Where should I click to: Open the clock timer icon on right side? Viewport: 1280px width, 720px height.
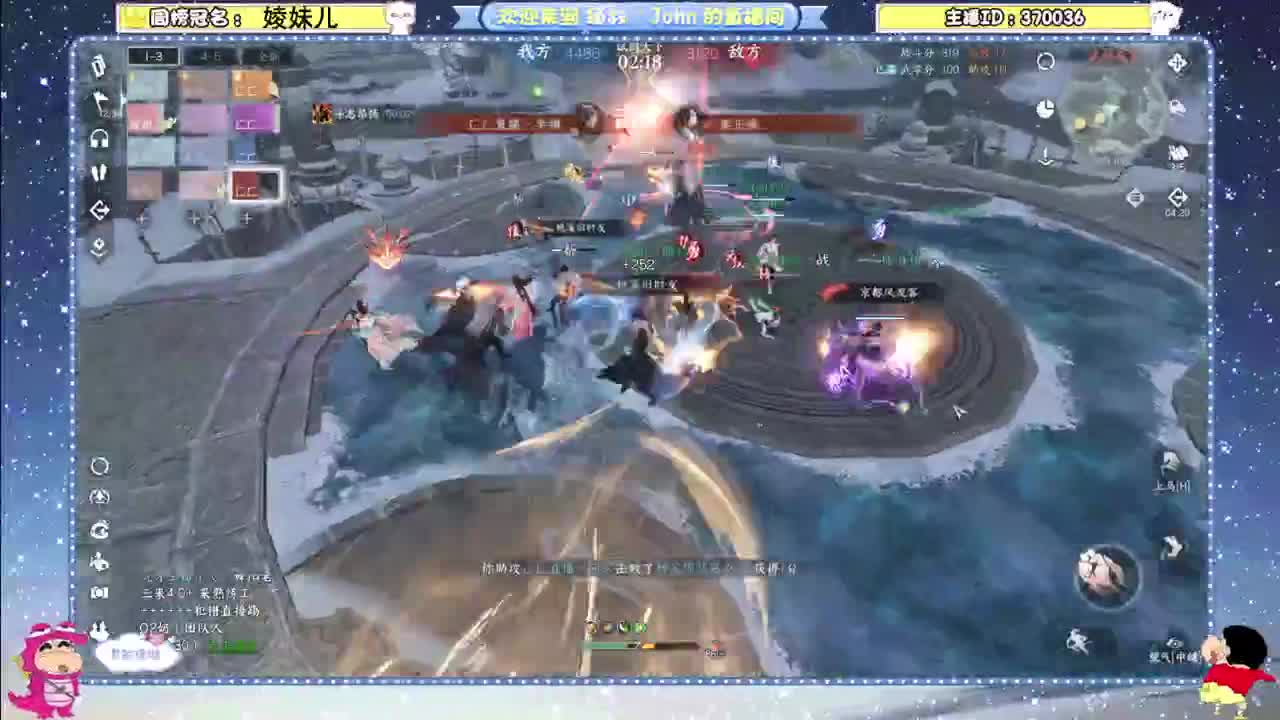(x=1045, y=107)
